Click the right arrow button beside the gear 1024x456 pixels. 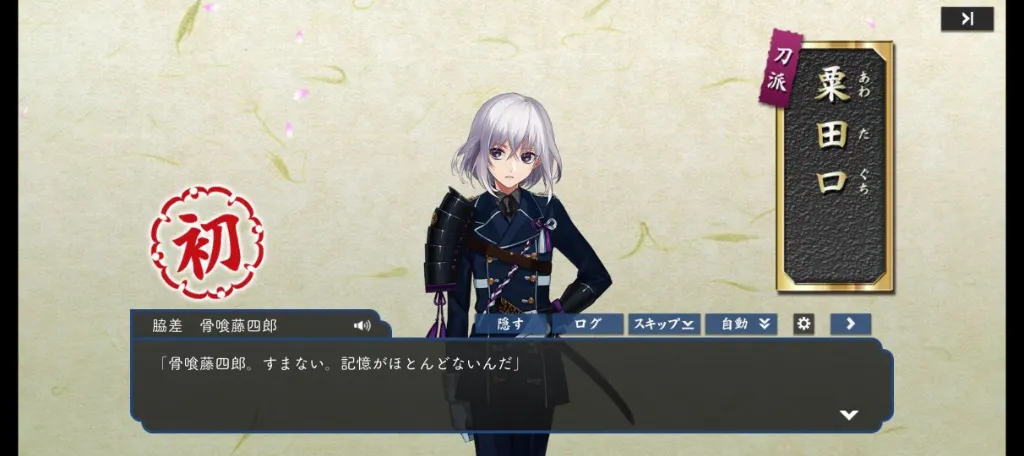(850, 324)
